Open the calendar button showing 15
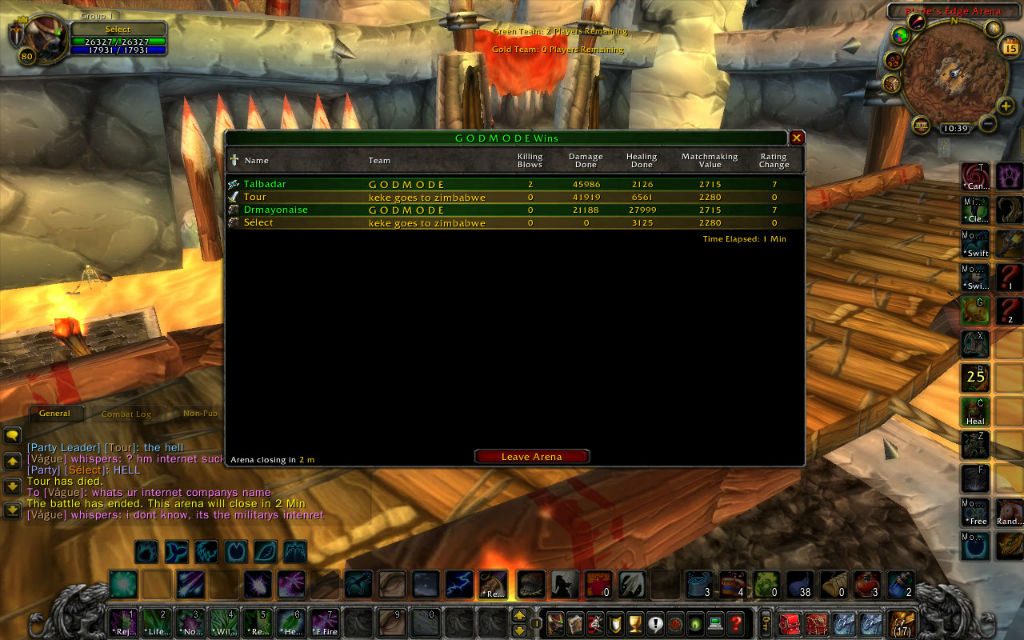Viewport: 1024px width, 640px height. coord(1008,48)
